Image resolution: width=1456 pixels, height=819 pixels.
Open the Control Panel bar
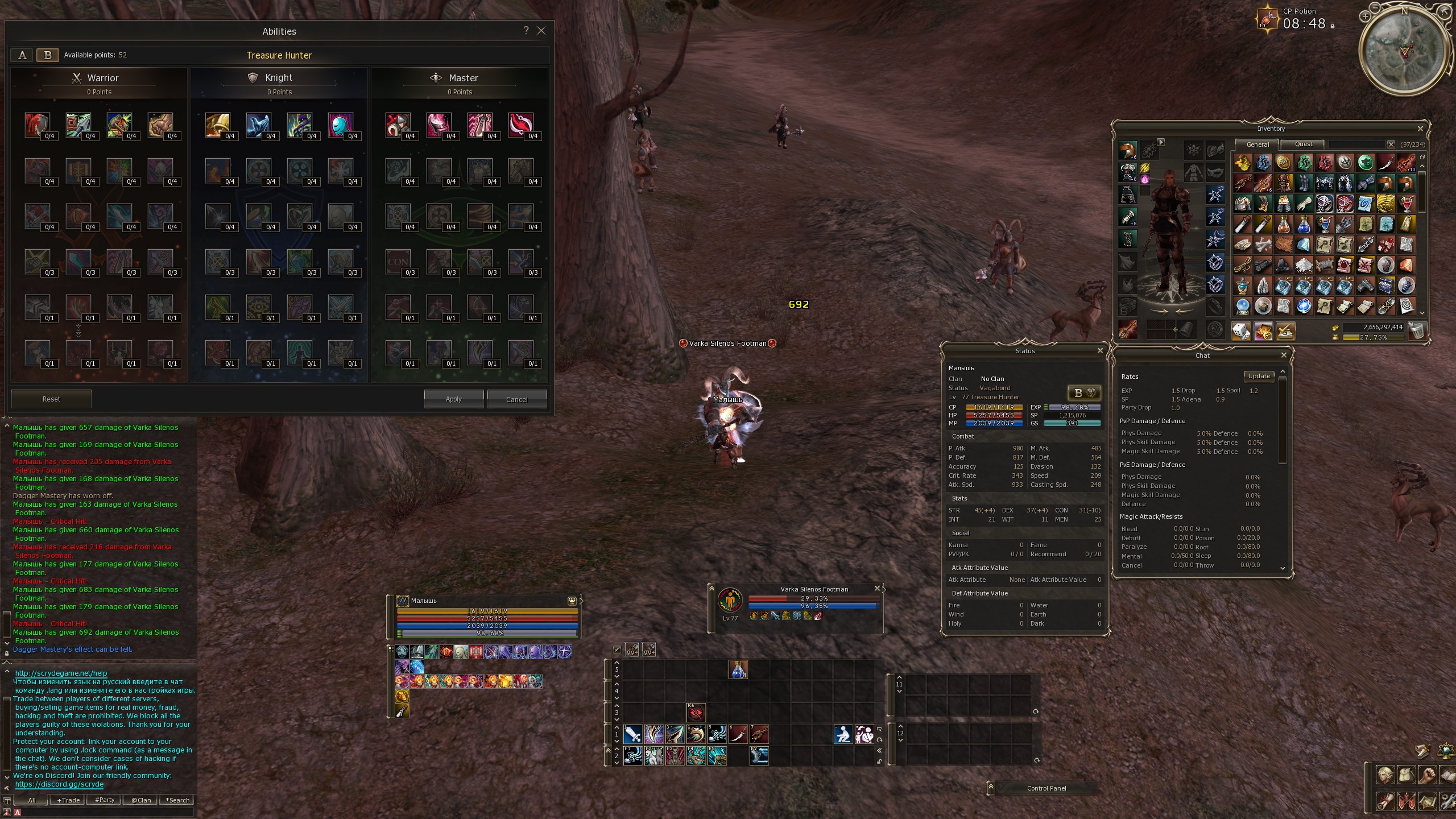[1046, 788]
